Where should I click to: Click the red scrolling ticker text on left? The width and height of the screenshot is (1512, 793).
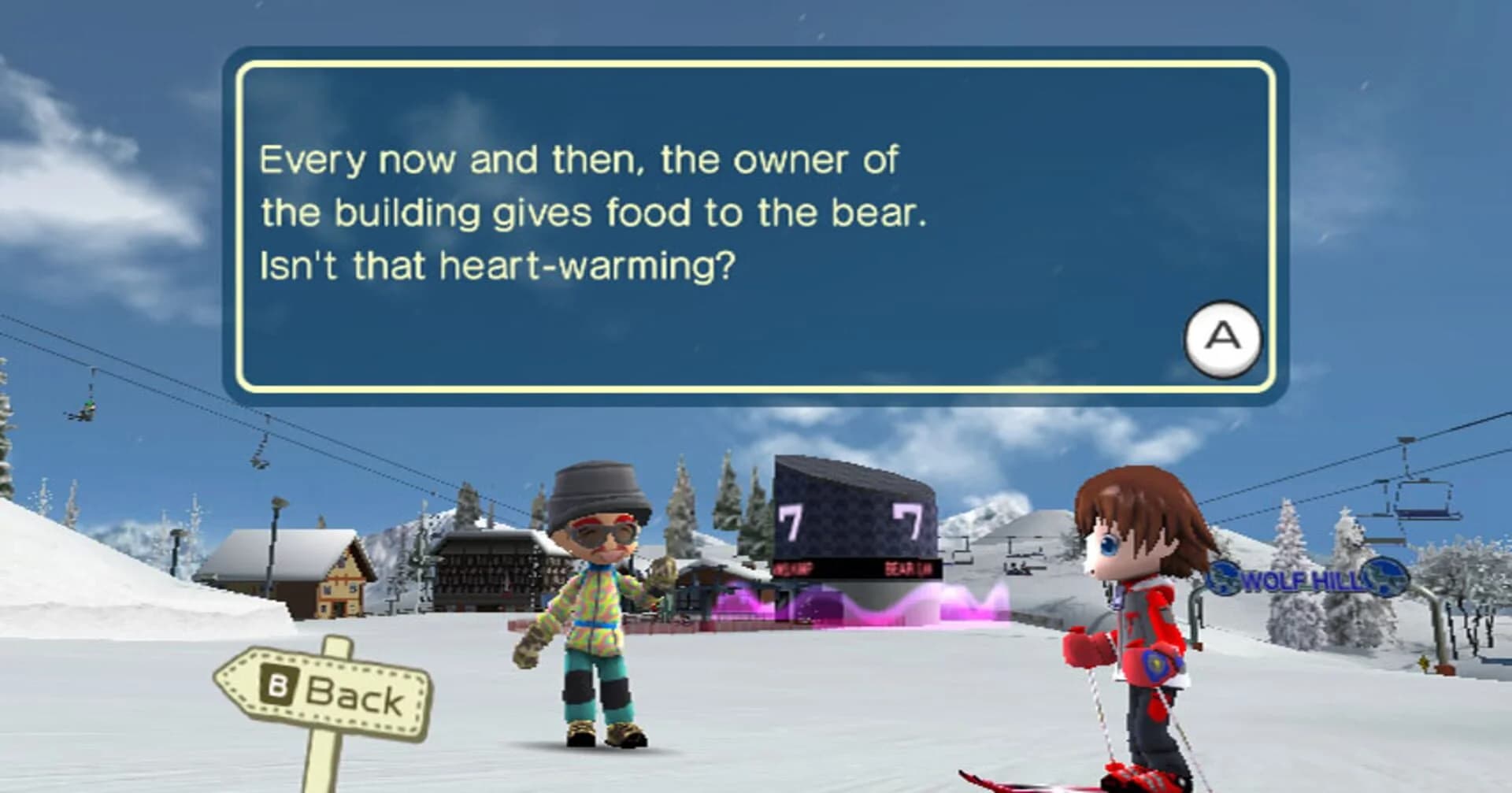click(x=794, y=569)
